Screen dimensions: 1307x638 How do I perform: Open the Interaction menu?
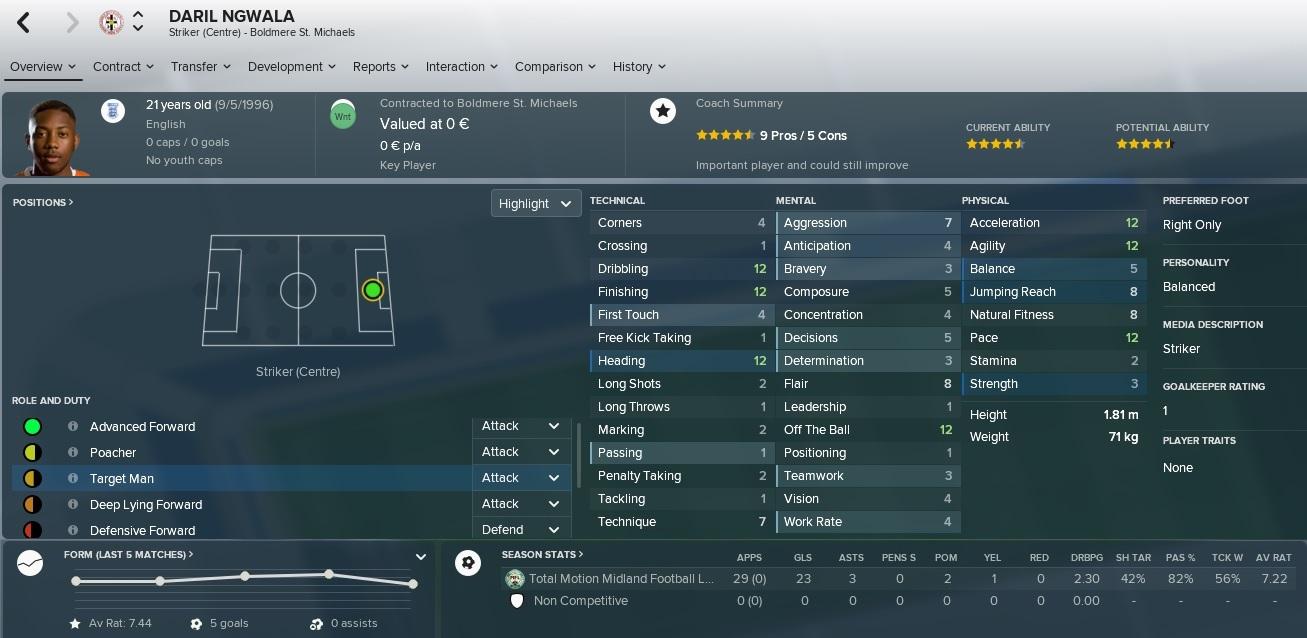pyautogui.click(x=461, y=67)
